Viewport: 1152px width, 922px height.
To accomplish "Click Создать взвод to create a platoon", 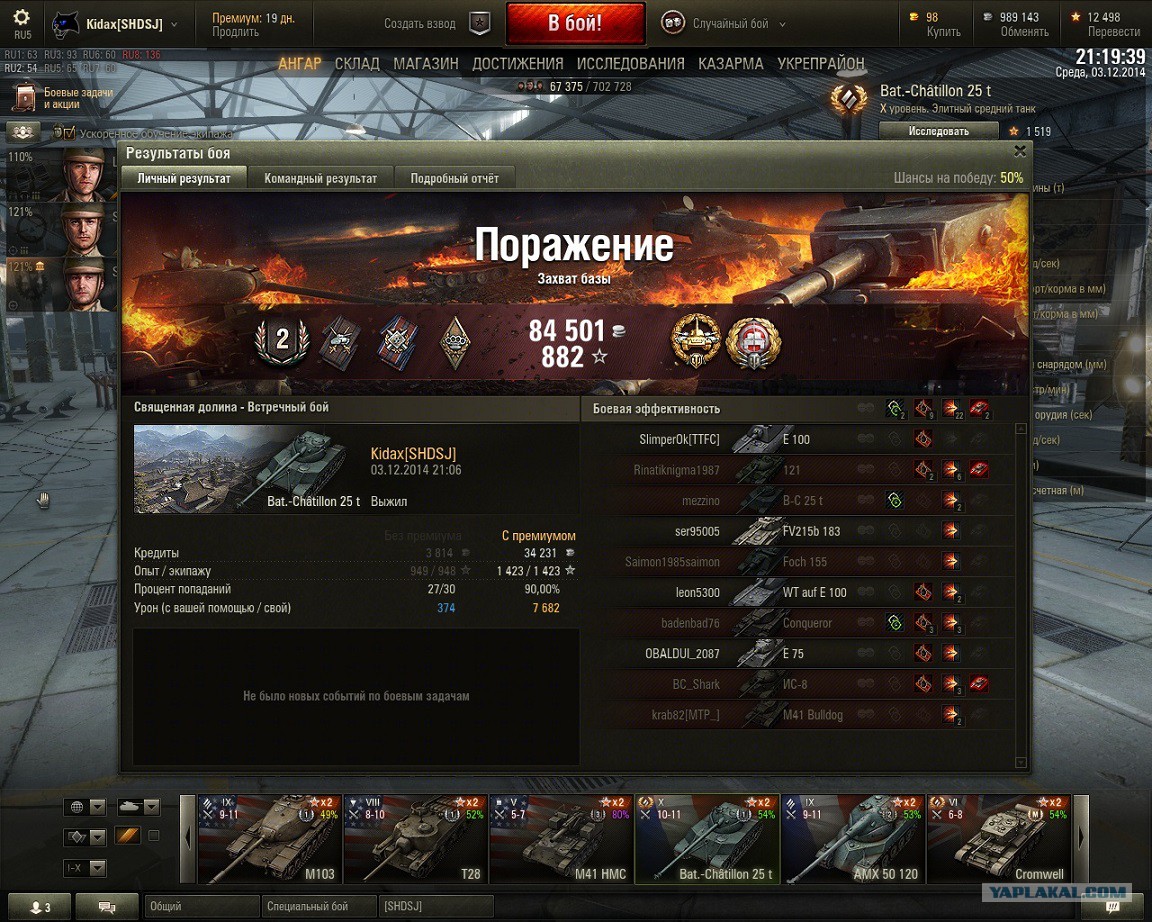I will pos(437,24).
